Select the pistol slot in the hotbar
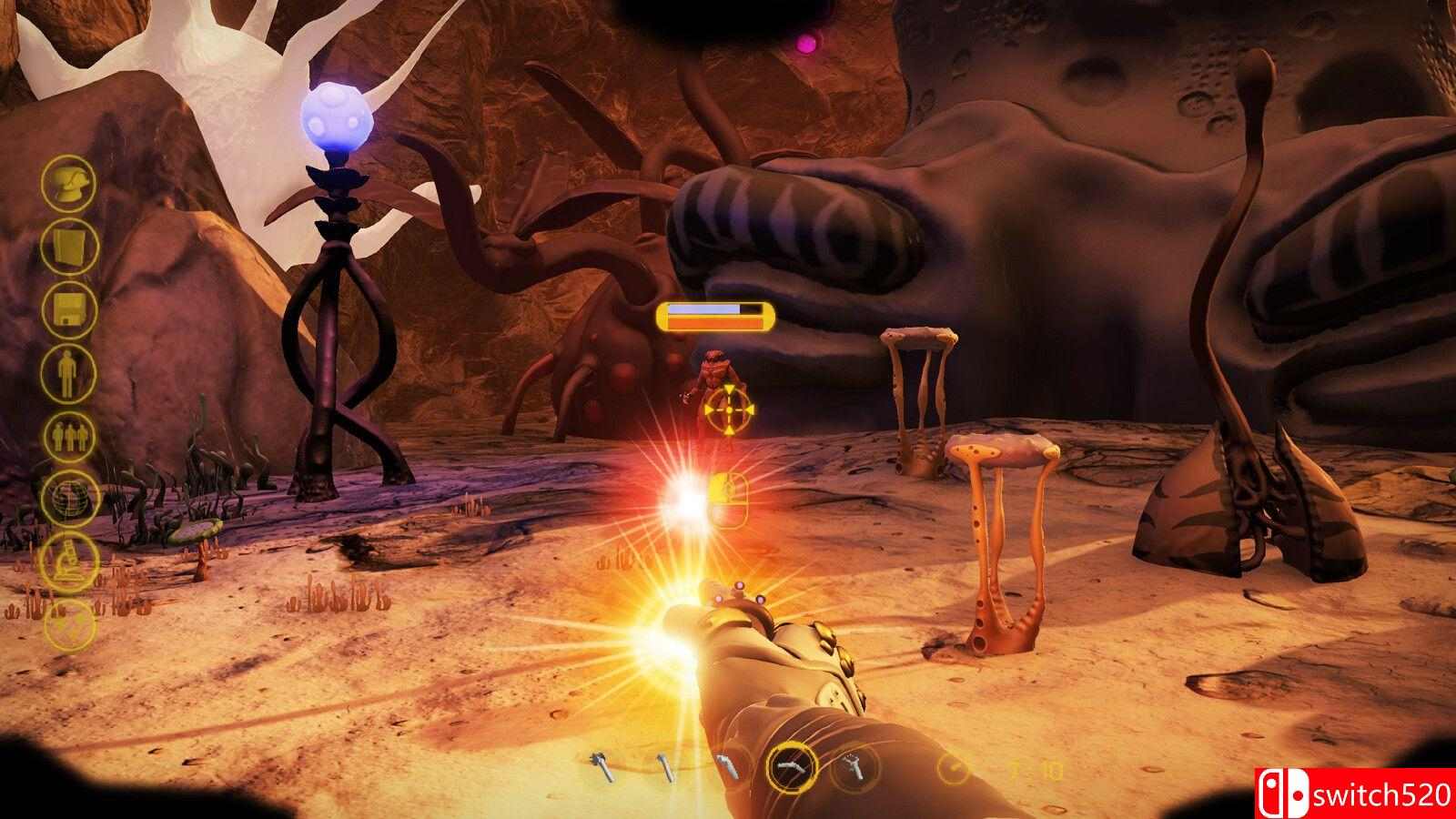The width and height of the screenshot is (1456, 819). [854, 767]
